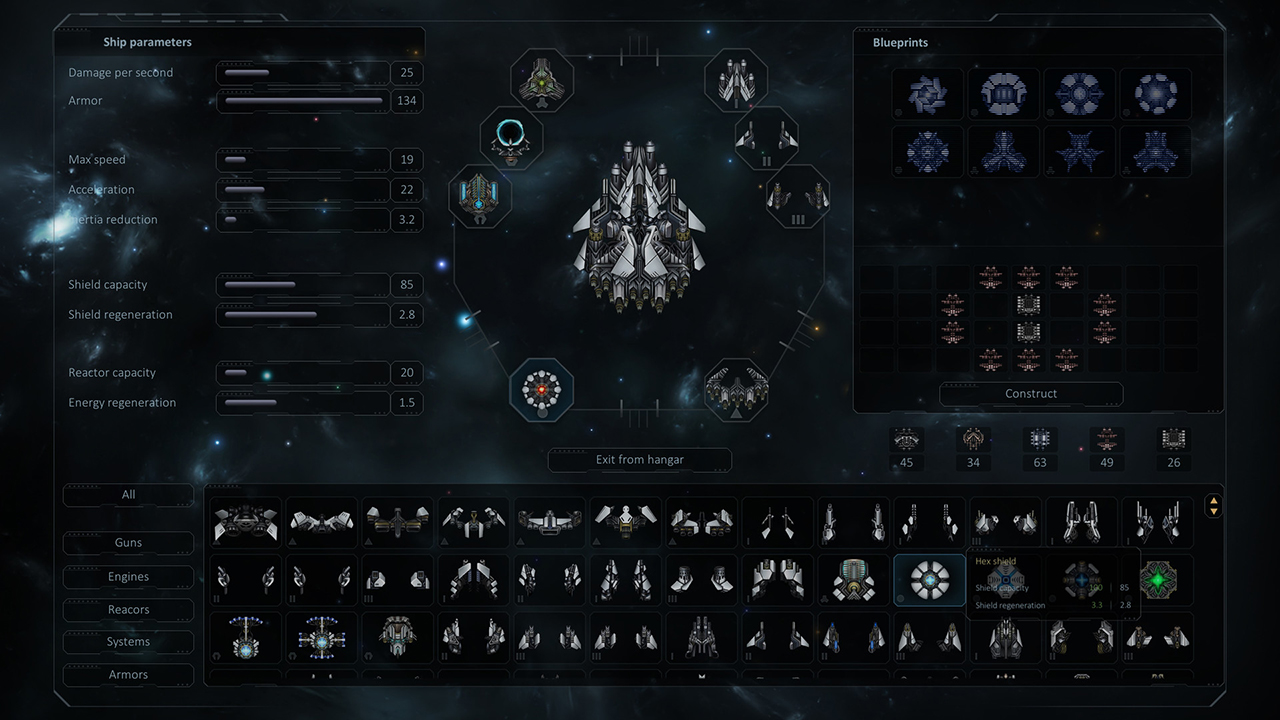
Task: Open the Reacors category tab
Action: (x=128, y=609)
